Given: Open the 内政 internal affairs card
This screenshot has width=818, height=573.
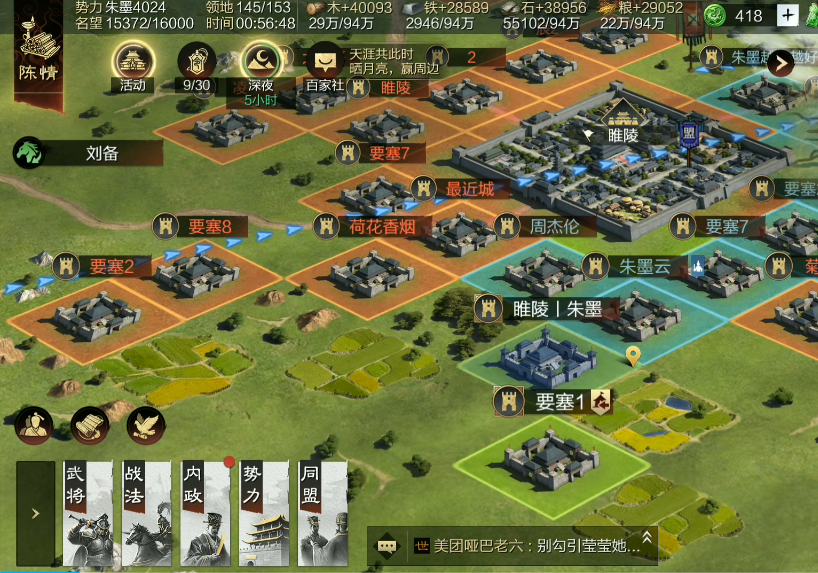Looking at the screenshot, I should [206, 513].
